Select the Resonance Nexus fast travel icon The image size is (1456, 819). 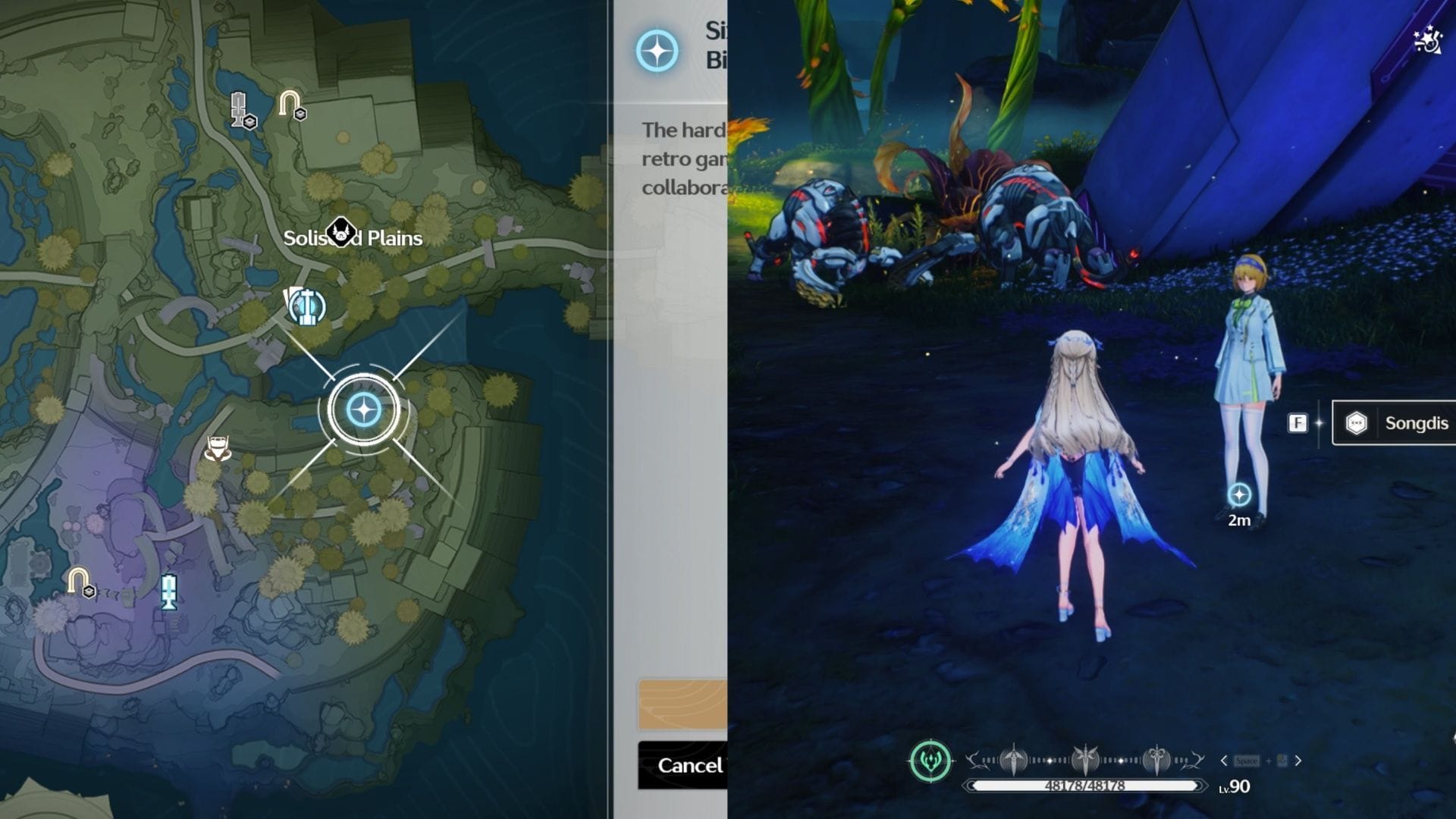pos(307,307)
